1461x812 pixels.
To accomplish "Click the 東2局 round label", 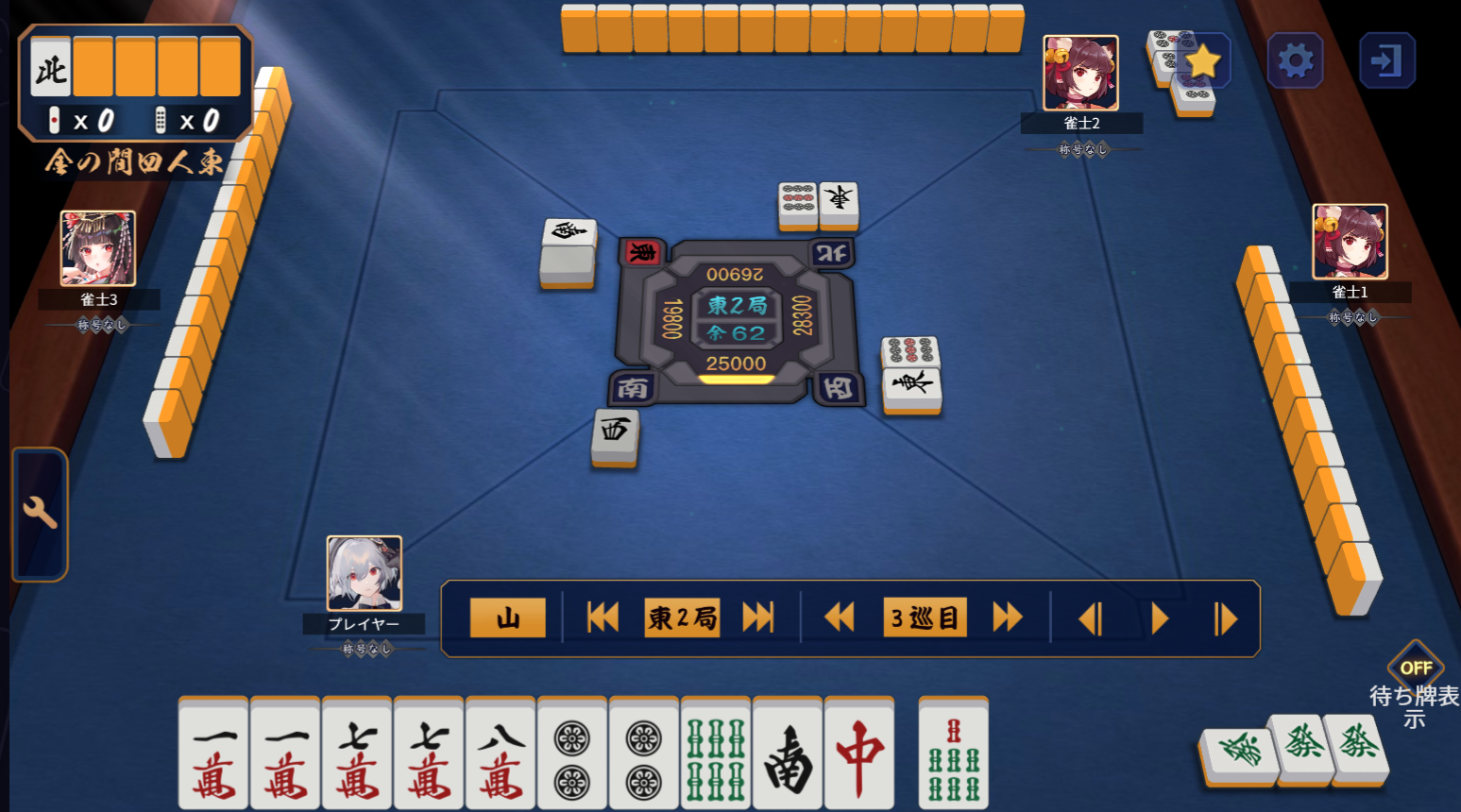I will [x=682, y=617].
